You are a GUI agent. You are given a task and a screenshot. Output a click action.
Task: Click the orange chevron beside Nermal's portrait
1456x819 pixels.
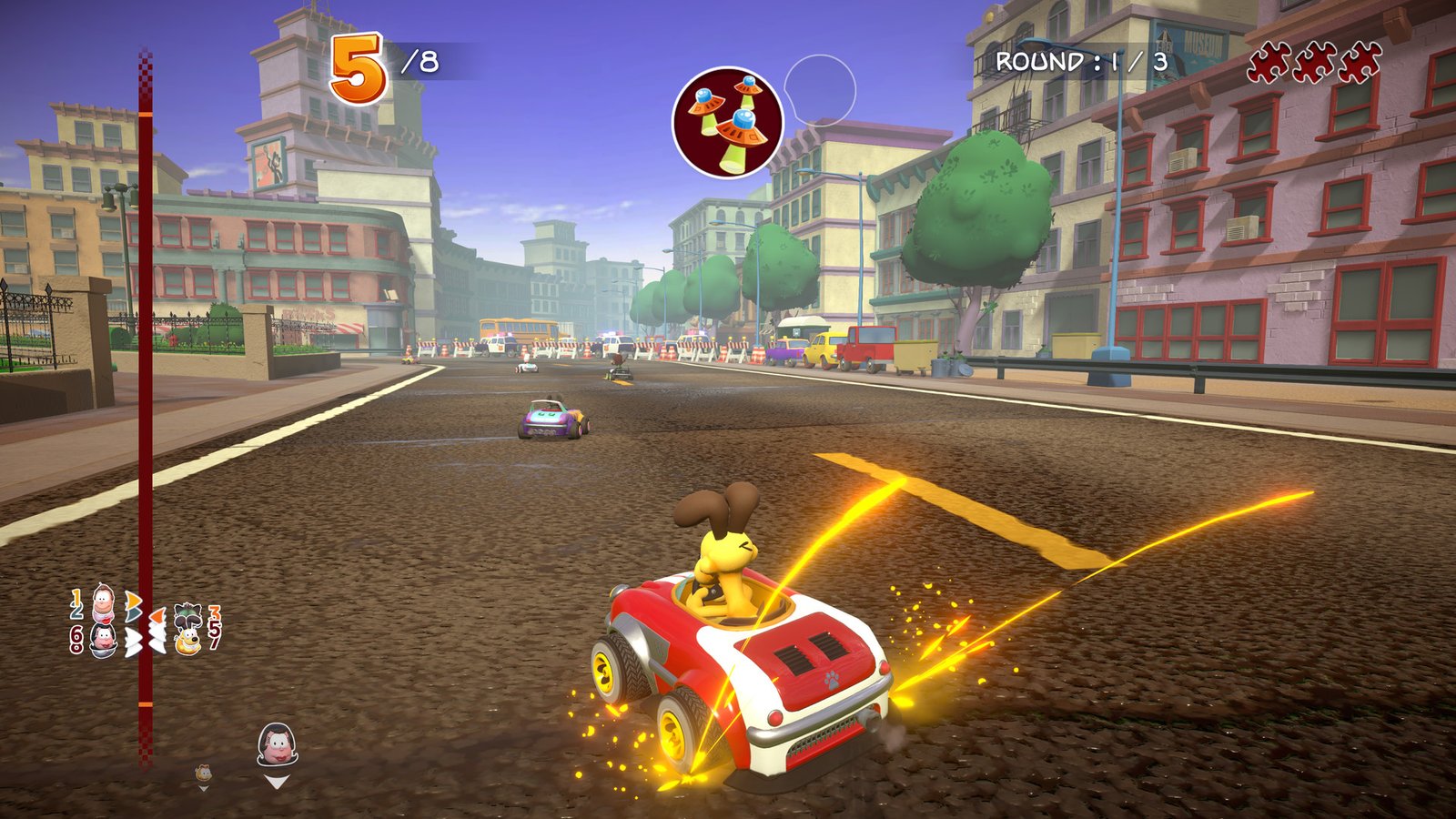click(x=157, y=616)
